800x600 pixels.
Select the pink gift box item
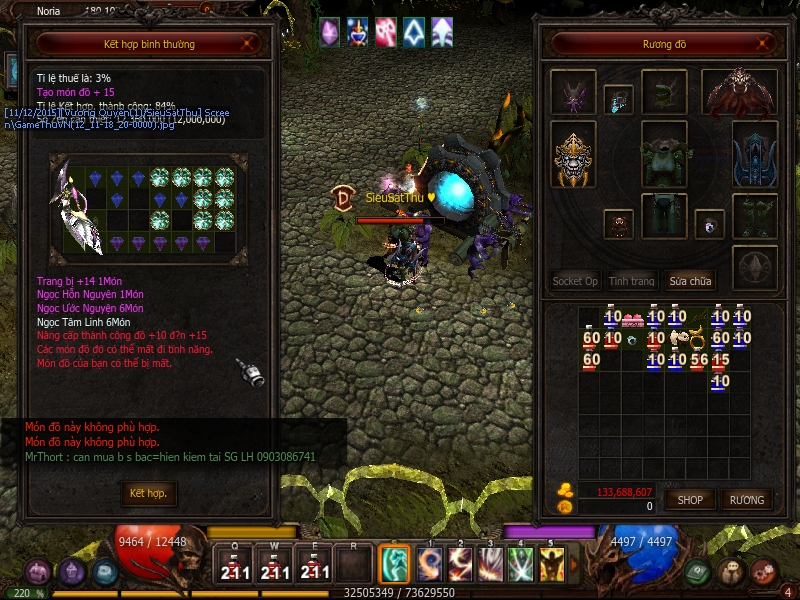pyautogui.click(x=633, y=319)
